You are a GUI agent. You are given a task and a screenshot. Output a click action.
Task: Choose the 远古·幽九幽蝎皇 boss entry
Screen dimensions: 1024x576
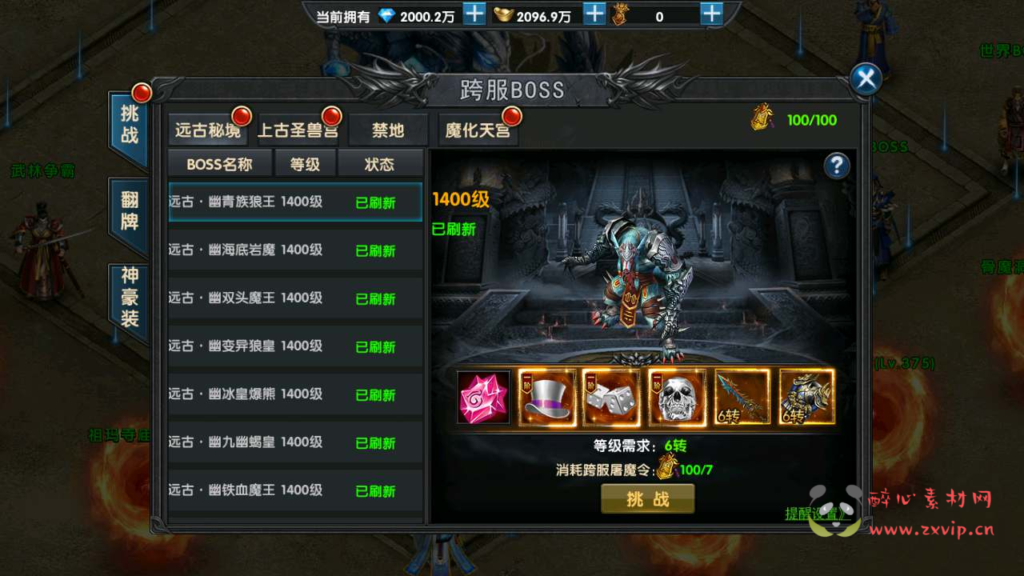(295, 442)
